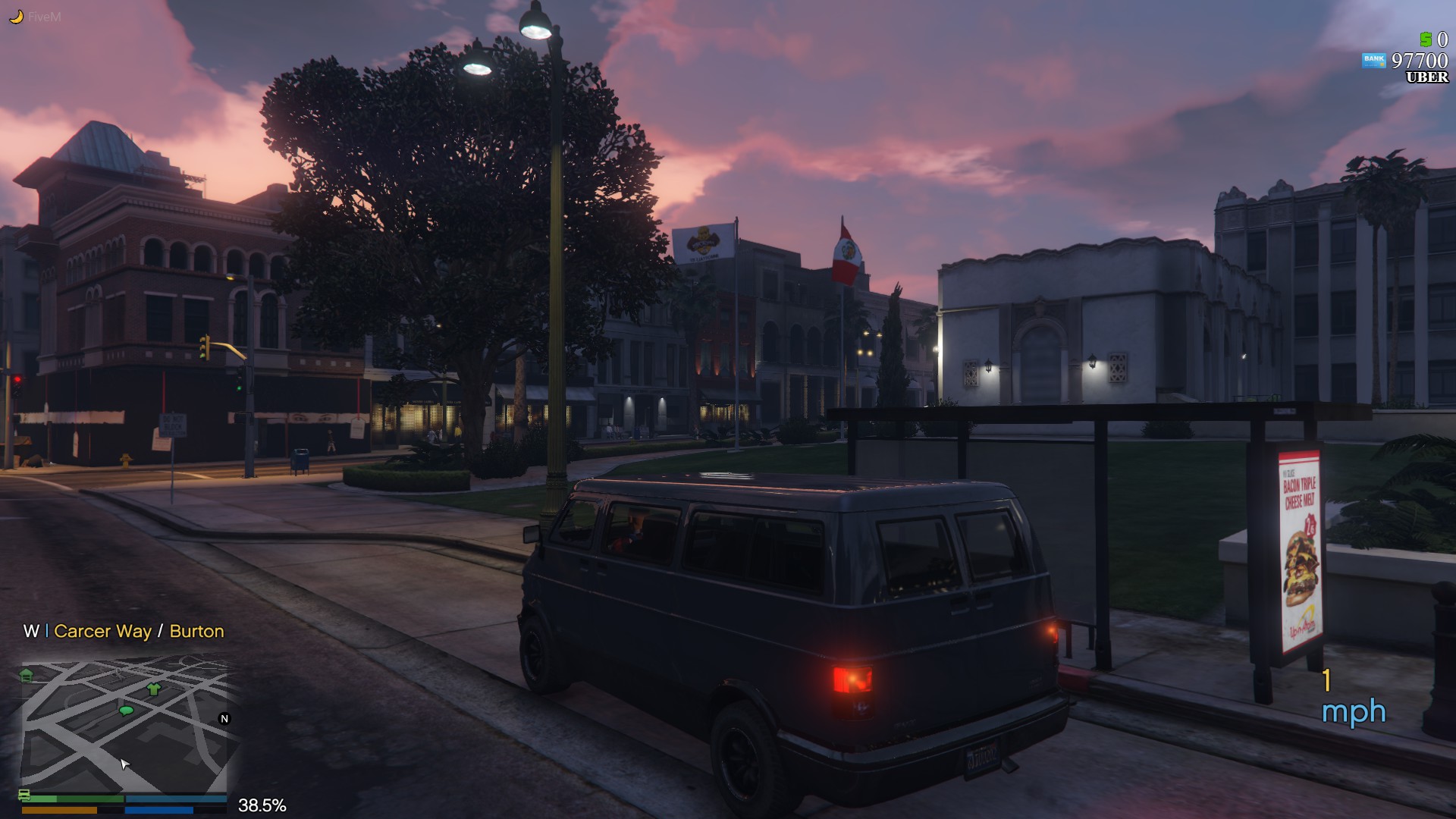The width and height of the screenshot is (1456, 819).
Task: Click the vehicle icon beside the fuel bar
Action: [25, 796]
